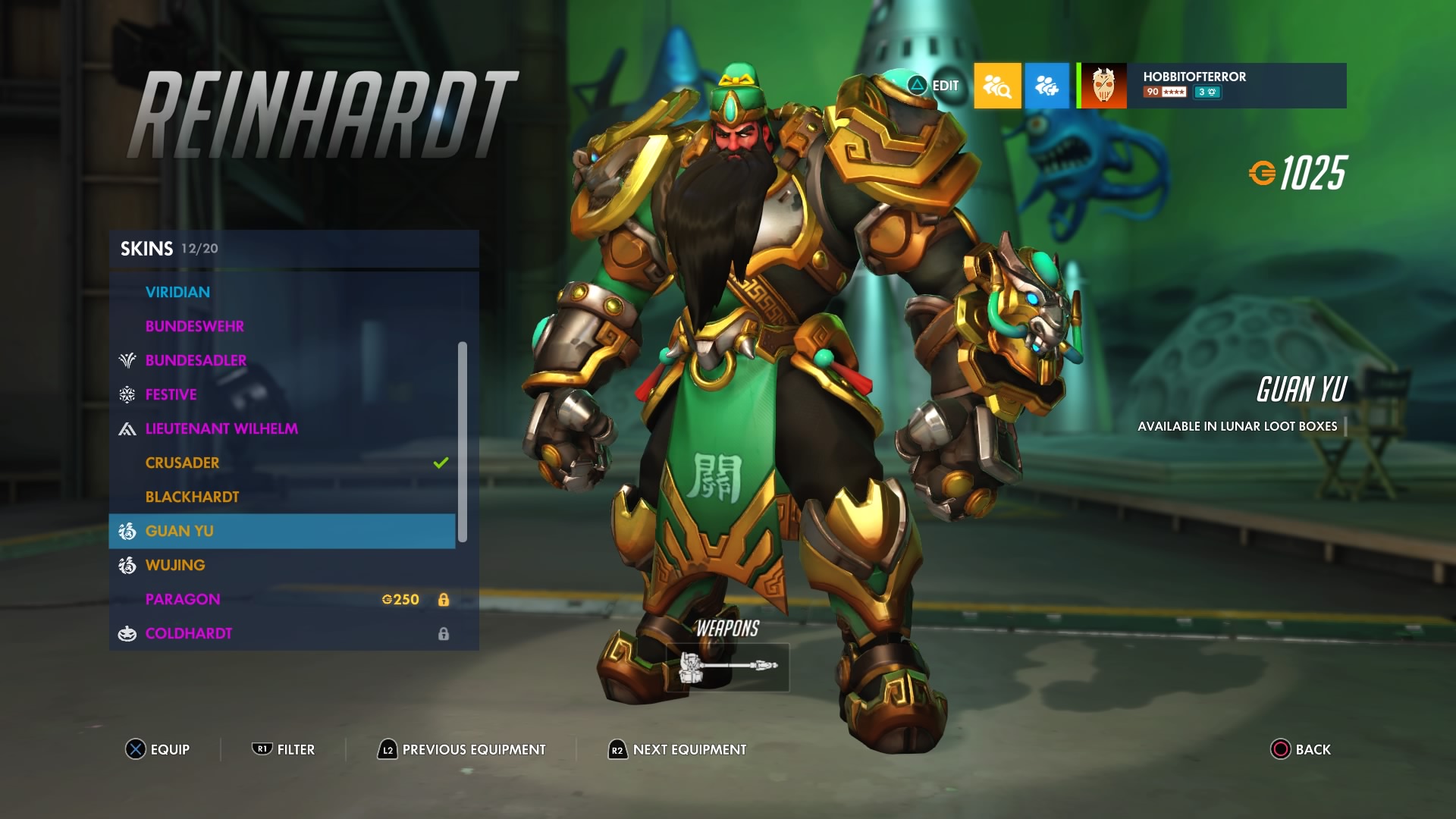Click the Lunar New Year icon beside Guan Yu
The width and height of the screenshot is (1456, 819).
coord(126,531)
